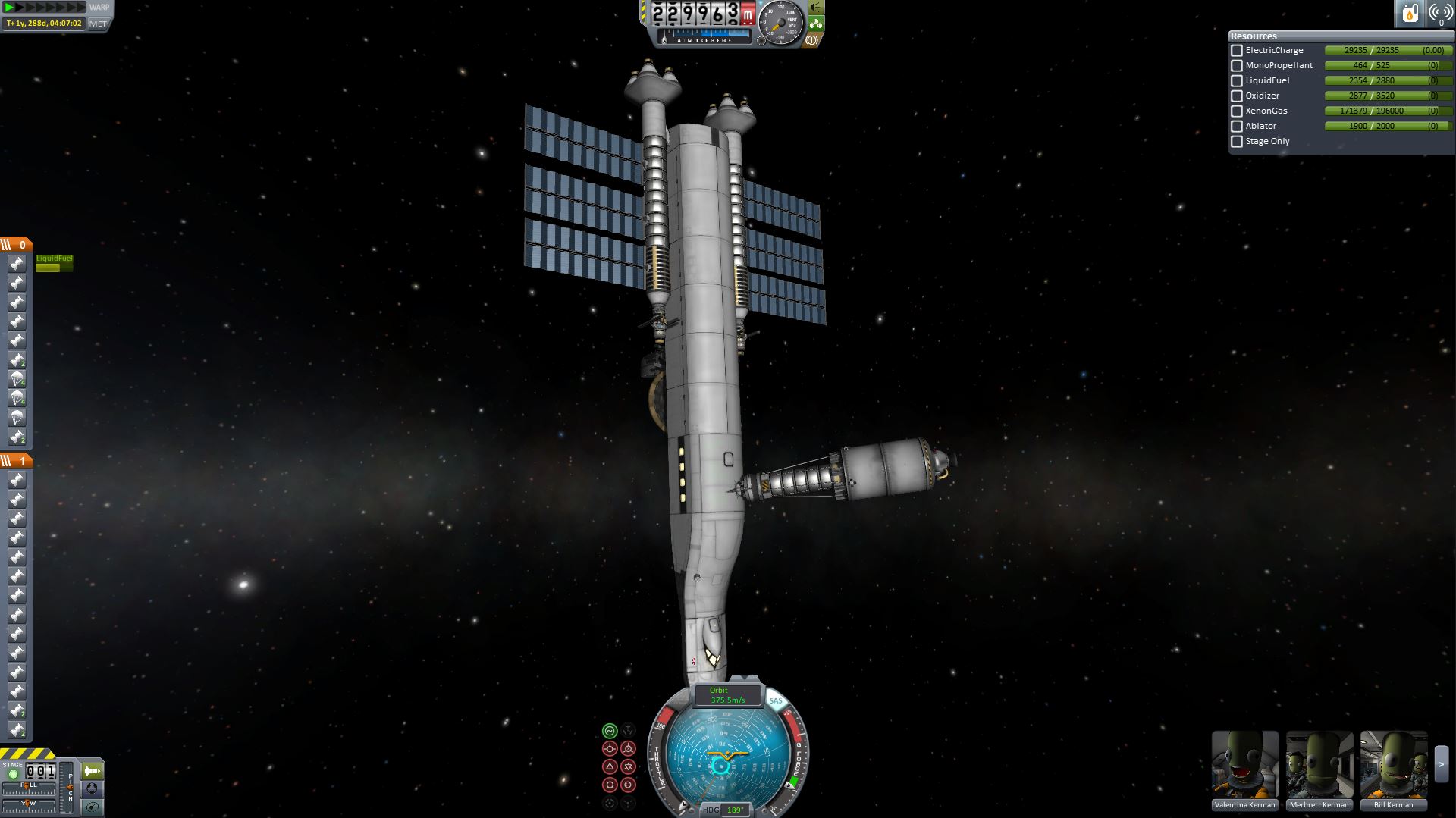1456x818 pixels.
Task: Tick the MonoPropellant checkbox
Action: [1237, 66]
